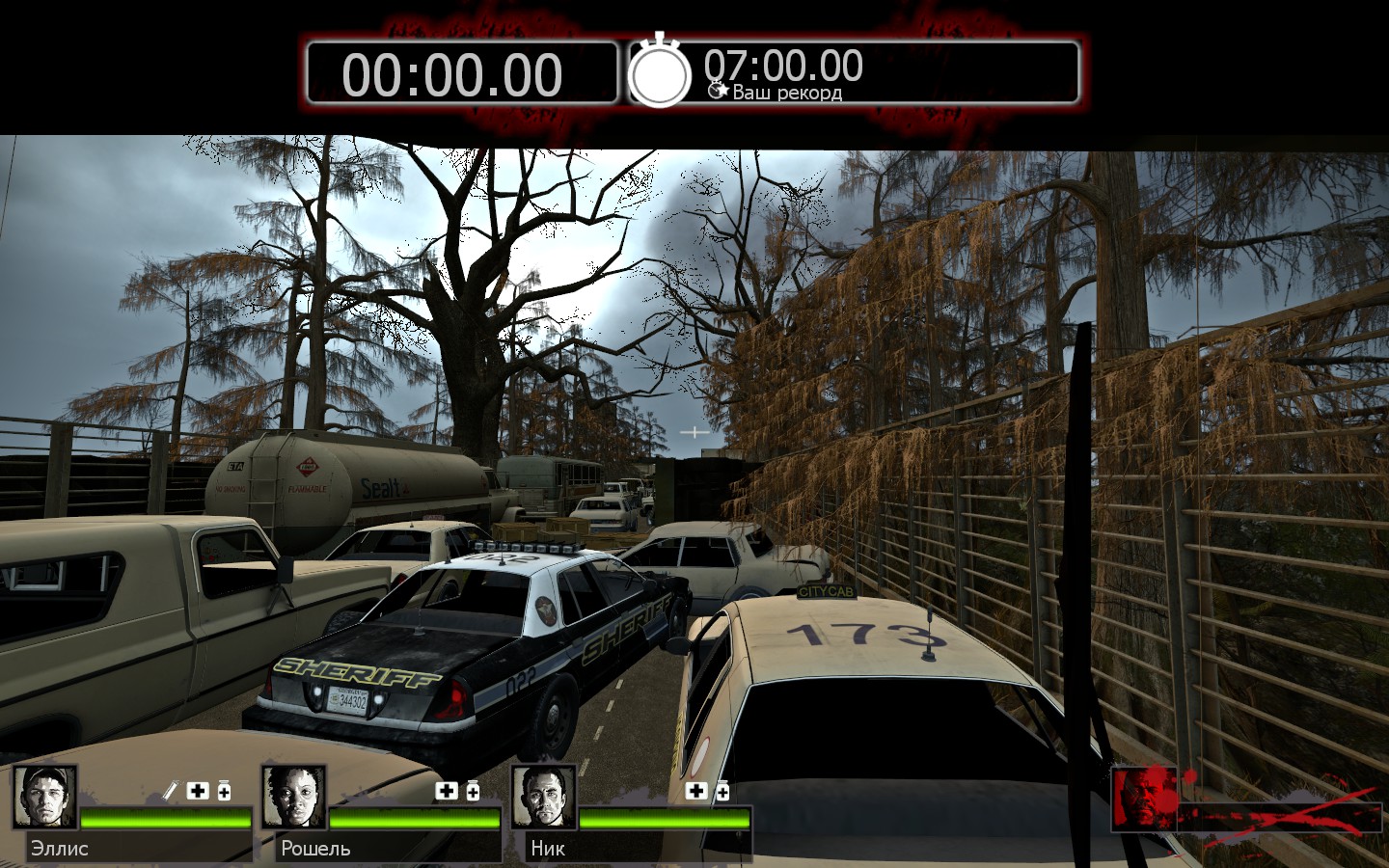The image size is (1389, 868).
Task: Click Rochelle's first aid kit icon
Action: (x=447, y=791)
